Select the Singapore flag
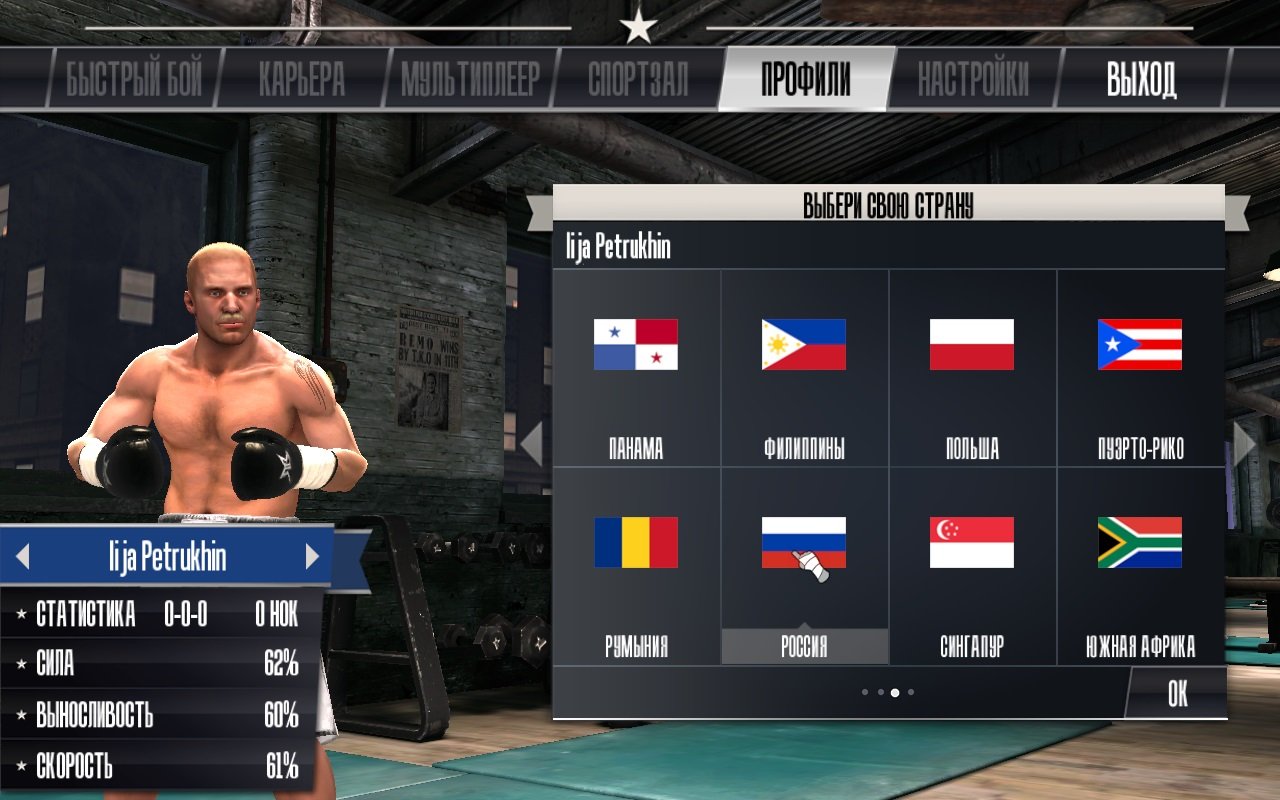1280x800 pixels. click(x=973, y=543)
